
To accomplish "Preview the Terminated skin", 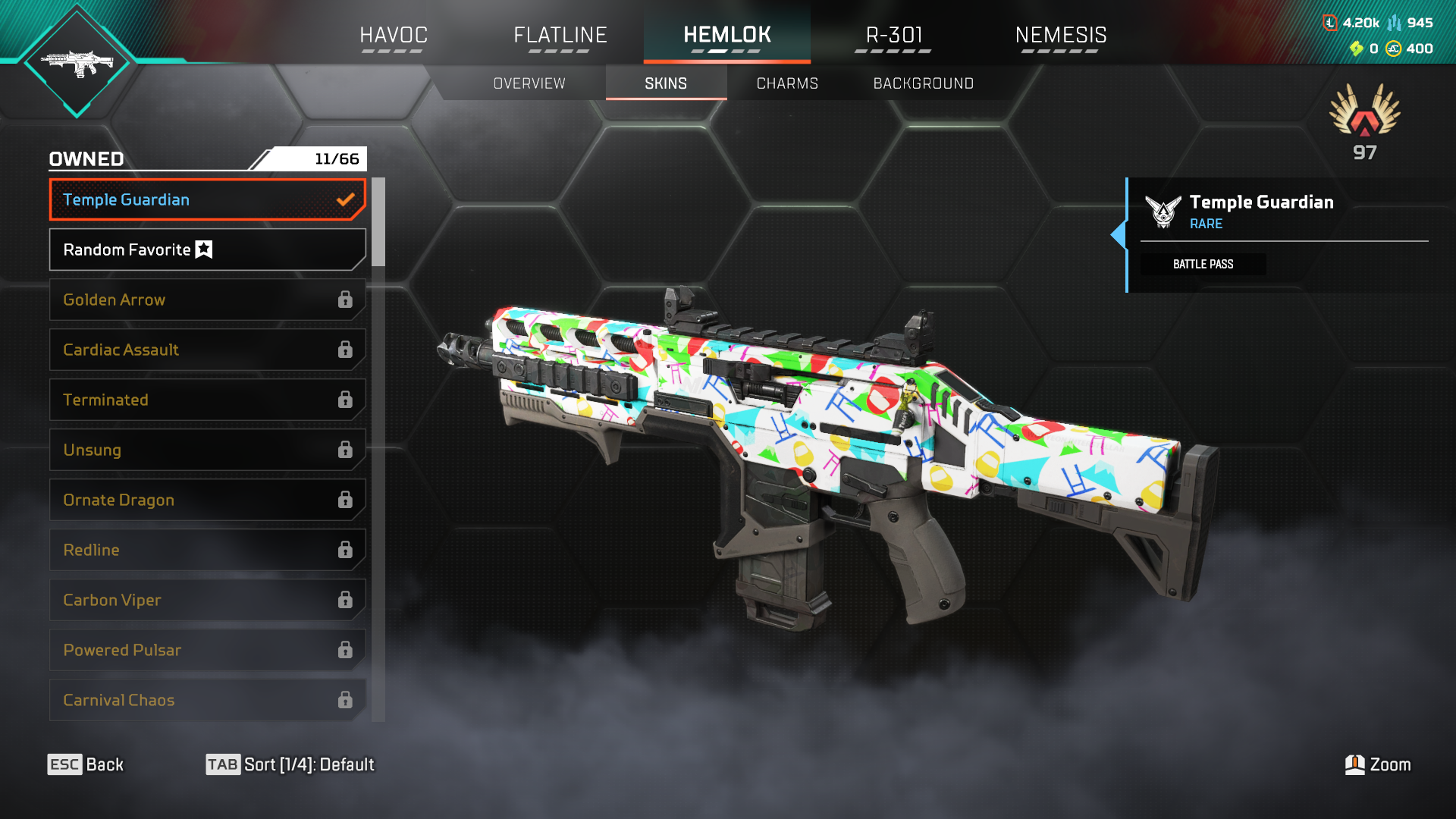I will (207, 400).
